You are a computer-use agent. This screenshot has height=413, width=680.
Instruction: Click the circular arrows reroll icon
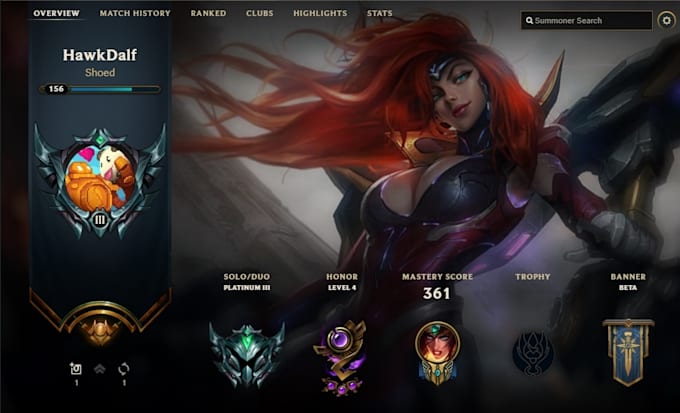pos(124,369)
